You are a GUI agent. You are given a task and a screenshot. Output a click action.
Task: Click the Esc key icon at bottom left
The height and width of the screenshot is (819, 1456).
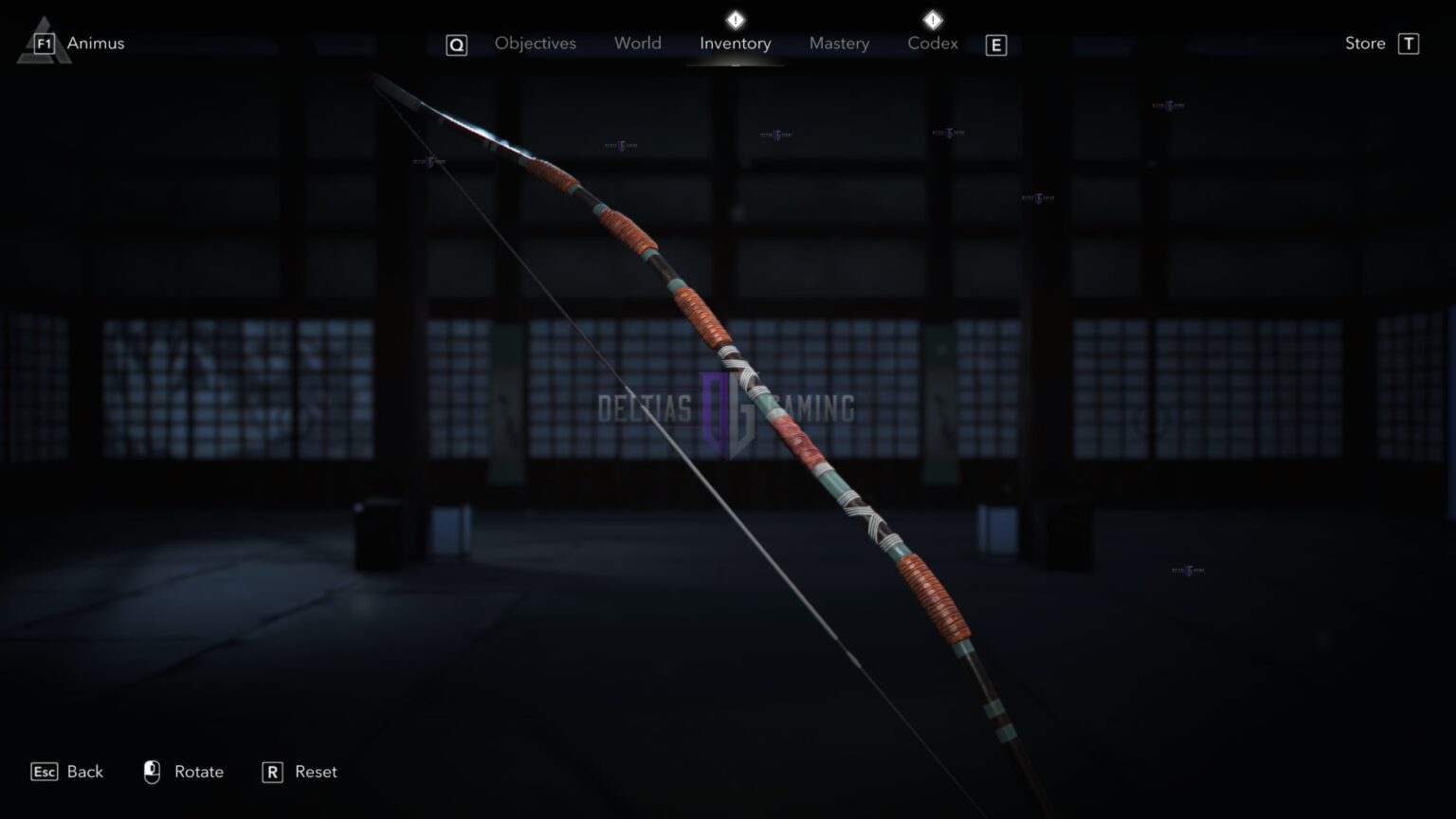(x=43, y=772)
